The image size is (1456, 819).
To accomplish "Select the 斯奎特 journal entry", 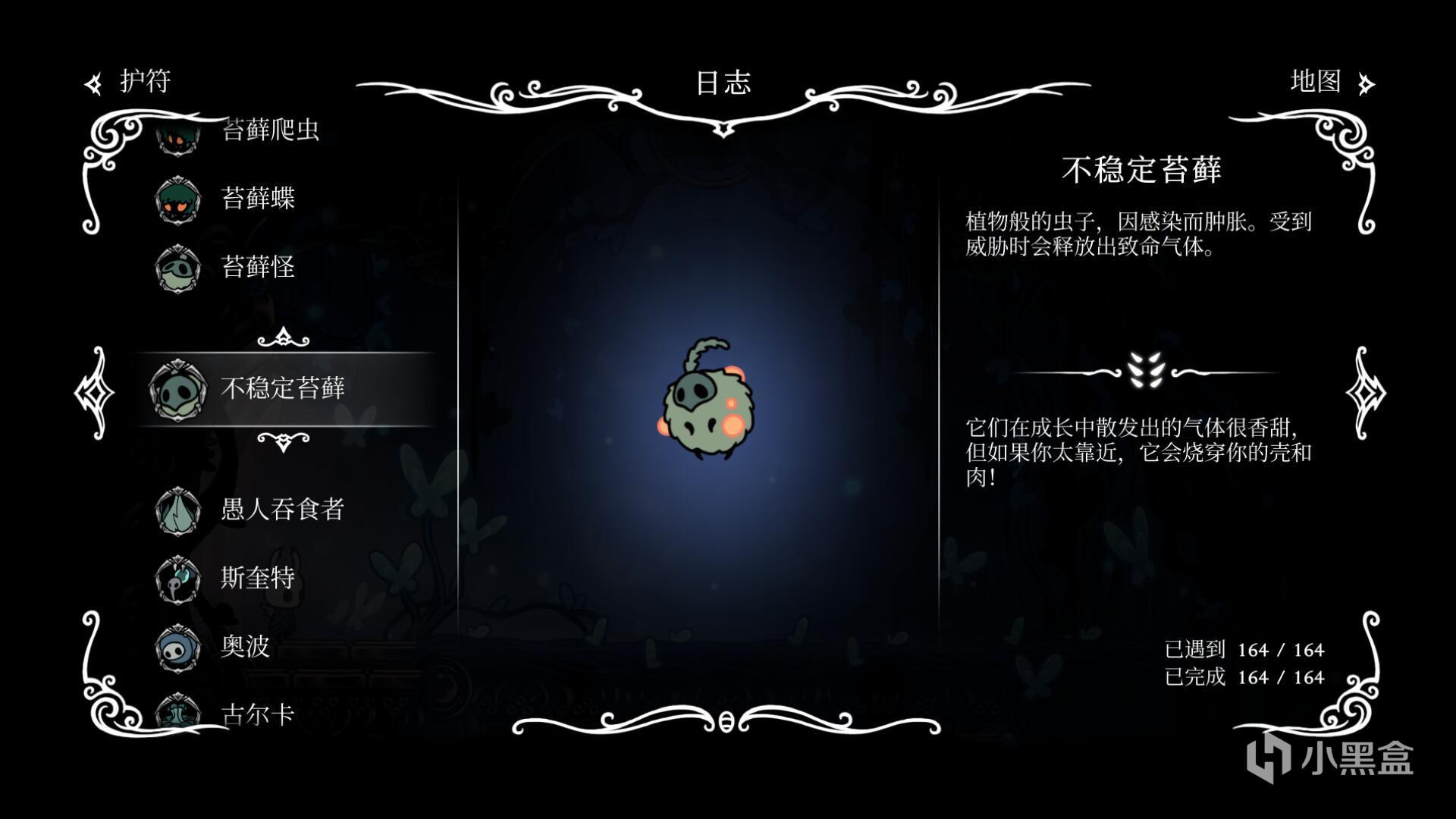I will coord(257,578).
